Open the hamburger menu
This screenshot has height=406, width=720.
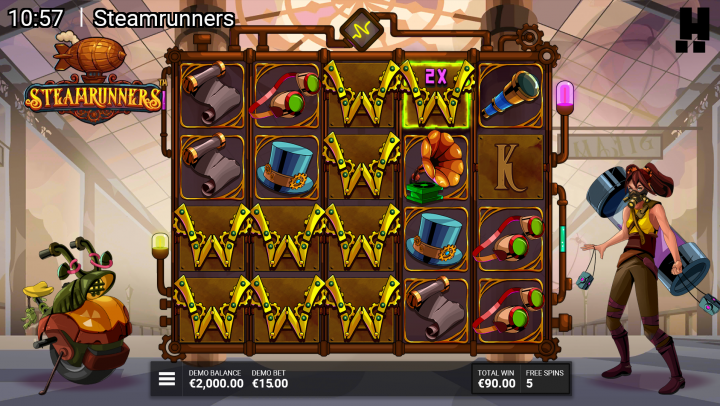coord(167,379)
